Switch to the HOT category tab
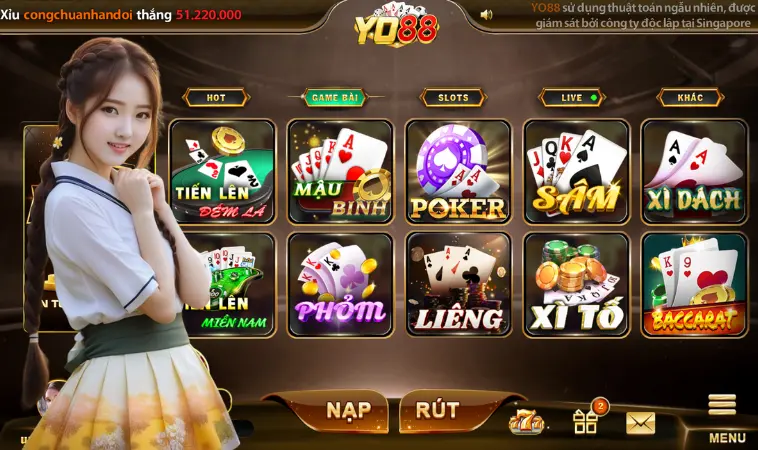Viewport: 758px width, 450px height. [216, 98]
